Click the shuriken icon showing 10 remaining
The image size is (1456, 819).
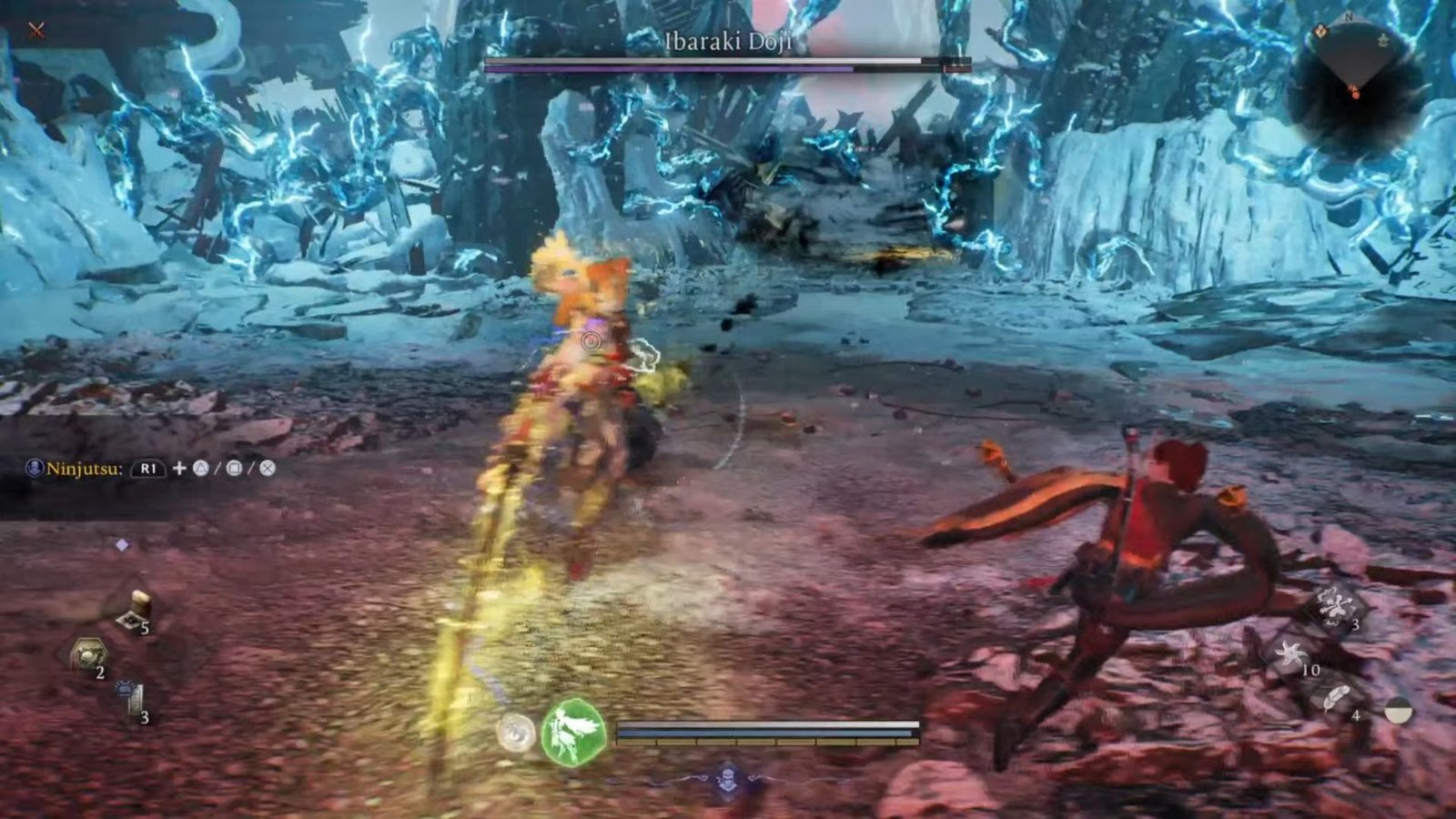[x=1293, y=655]
